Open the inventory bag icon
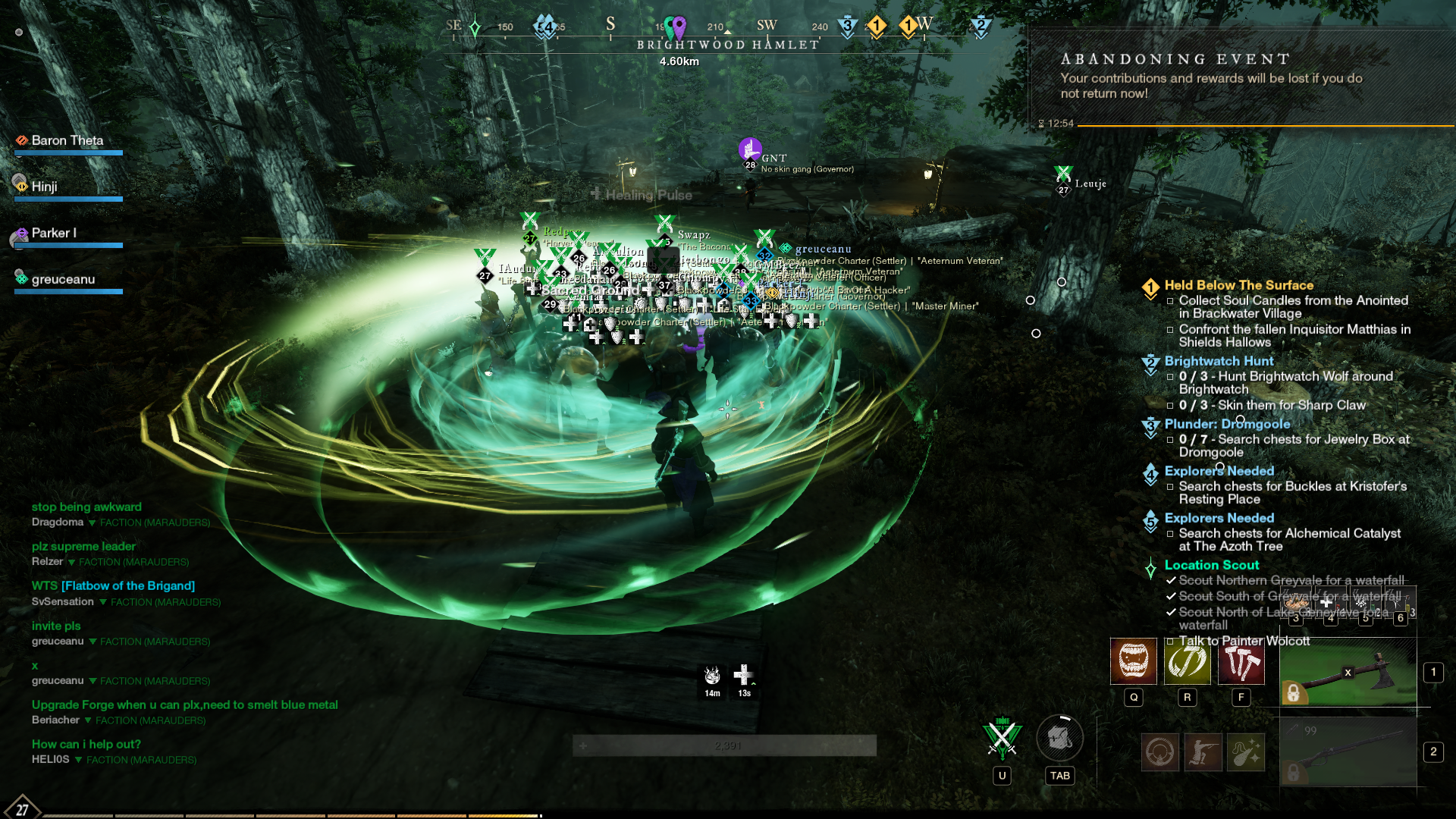Image resolution: width=1456 pixels, height=819 pixels. (1059, 738)
